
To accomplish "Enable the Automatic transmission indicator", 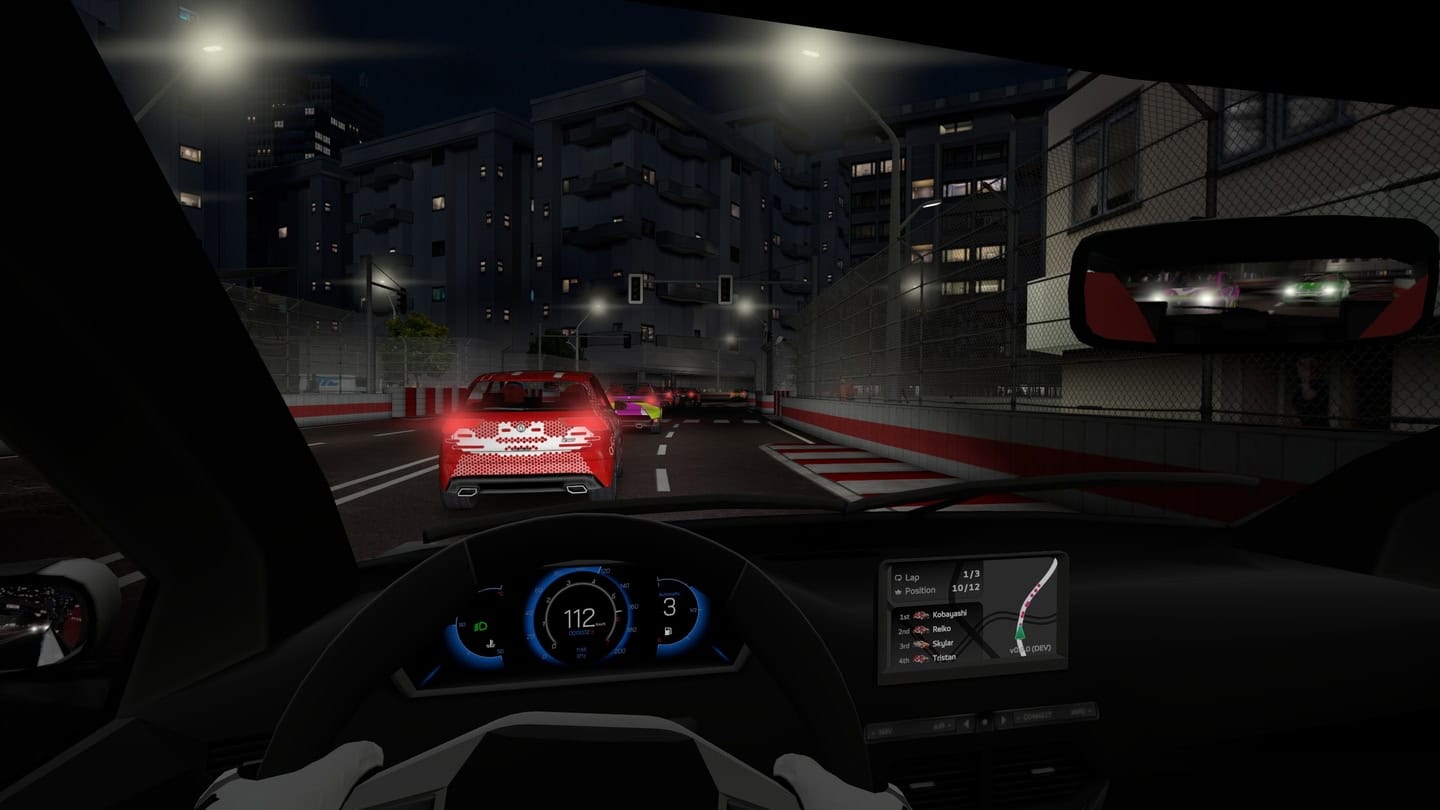I will (x=668, y=593).
